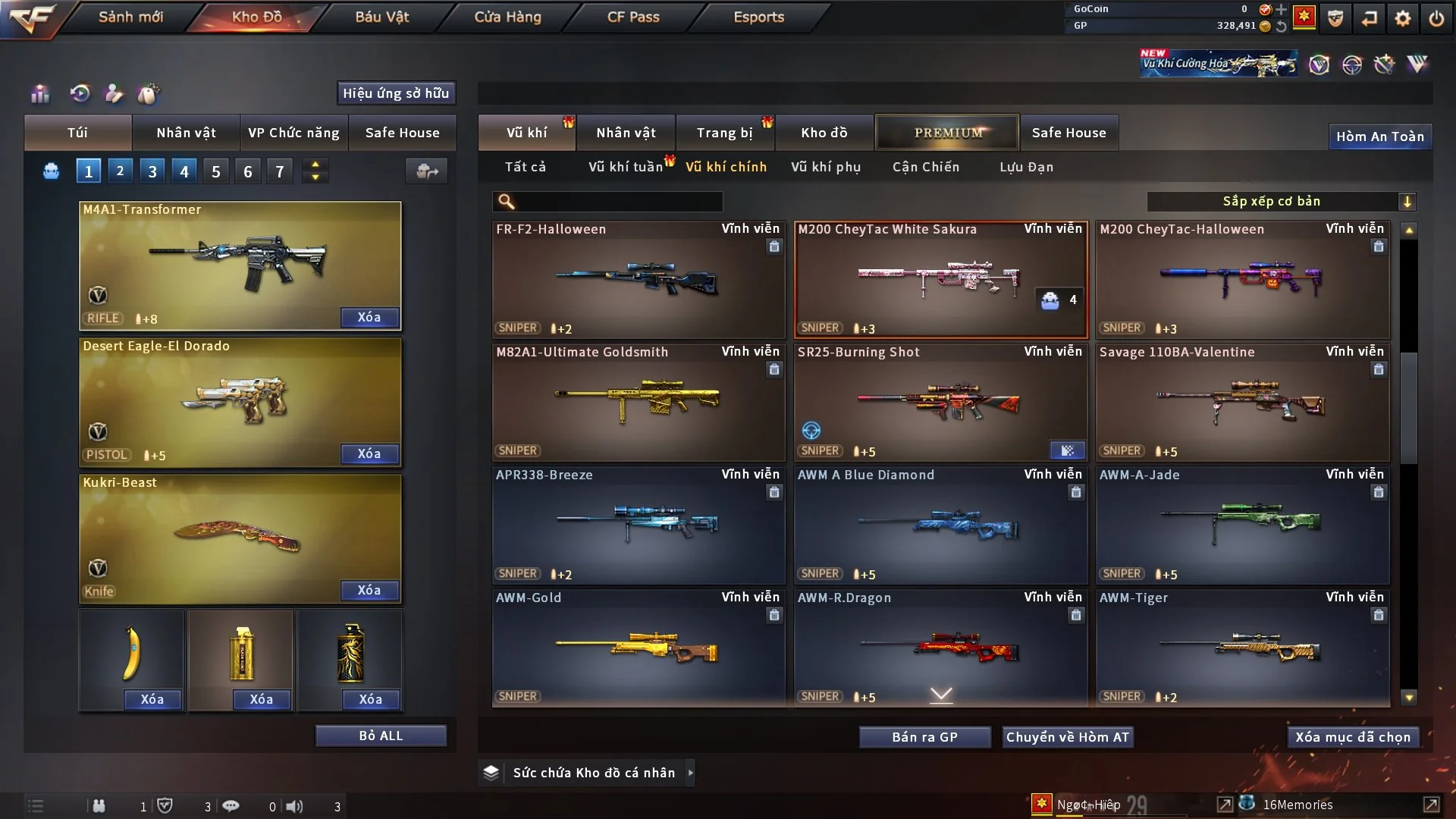Switch to the Nhân vật inventory tab
Viewport: 1456px width, 819px height.
pyautogui.click(x=626, y=133)
